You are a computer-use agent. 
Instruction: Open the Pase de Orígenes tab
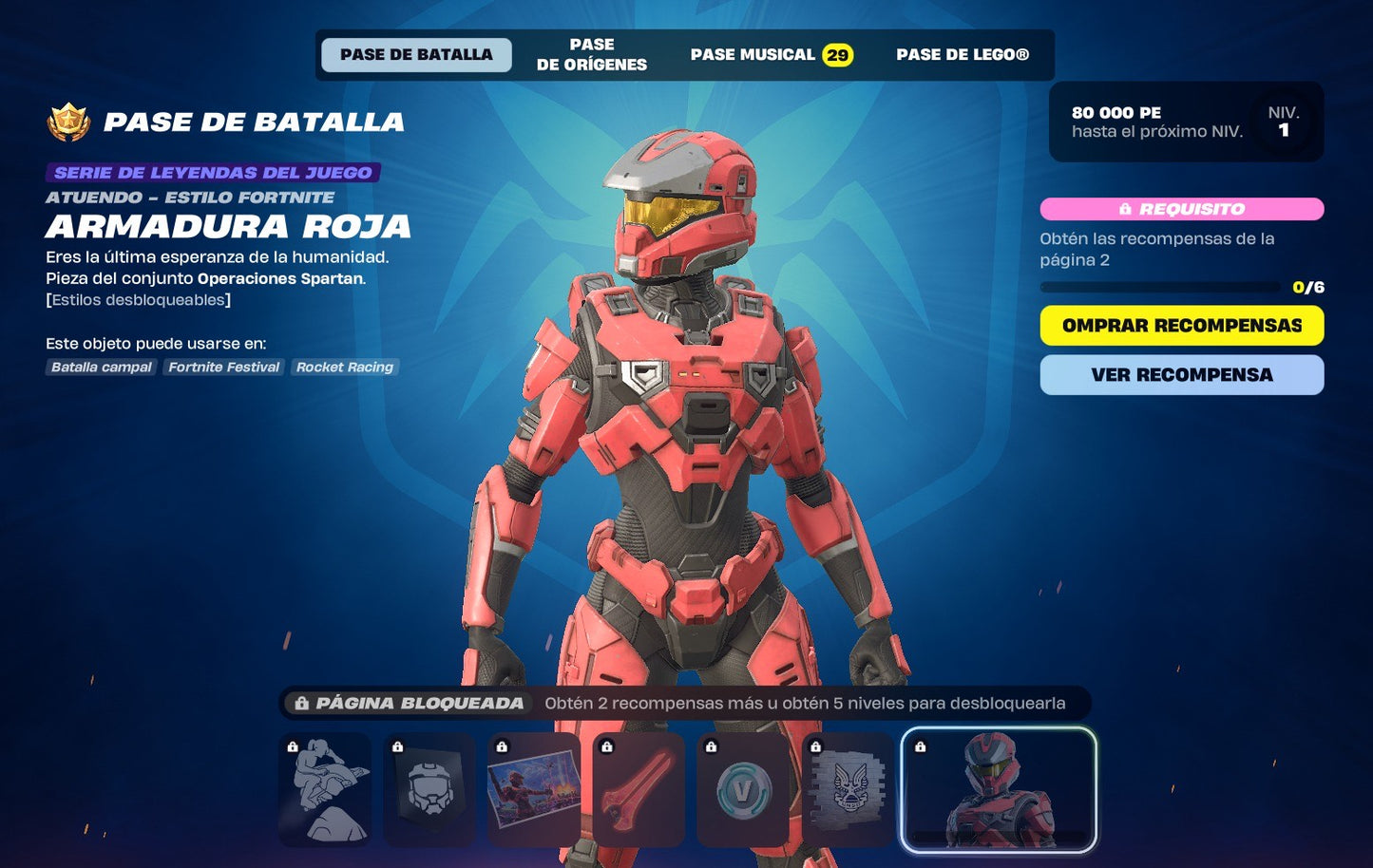(x=591, y=55)
